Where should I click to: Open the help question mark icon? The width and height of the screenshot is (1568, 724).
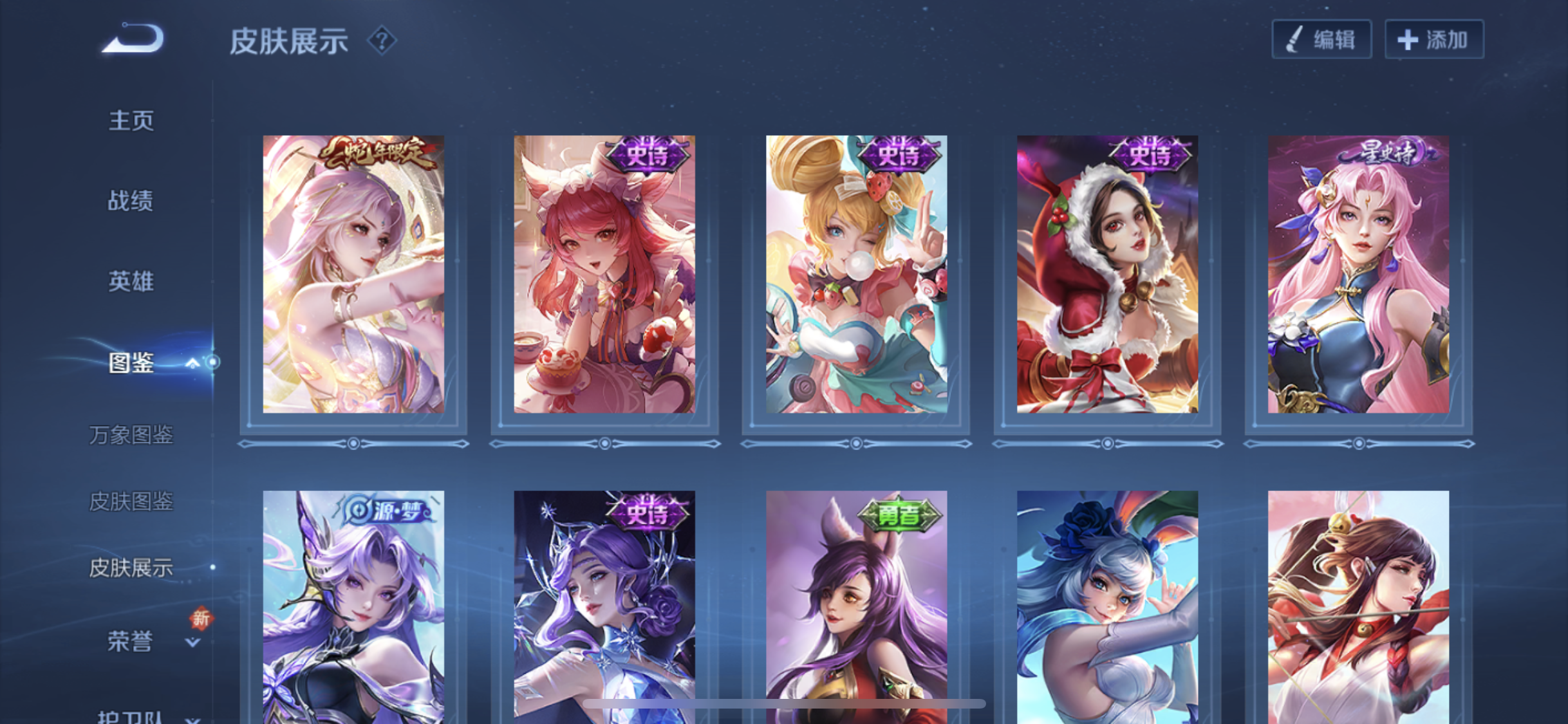pos(382,41)
